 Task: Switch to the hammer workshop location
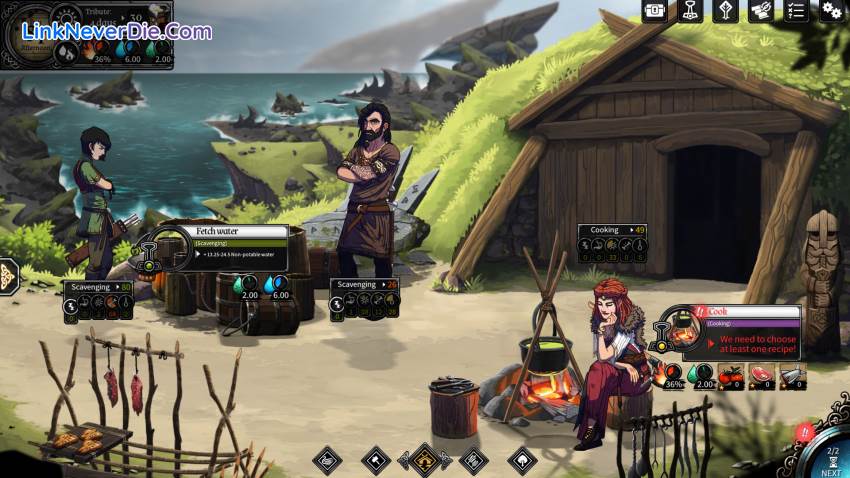coord(375,460)
